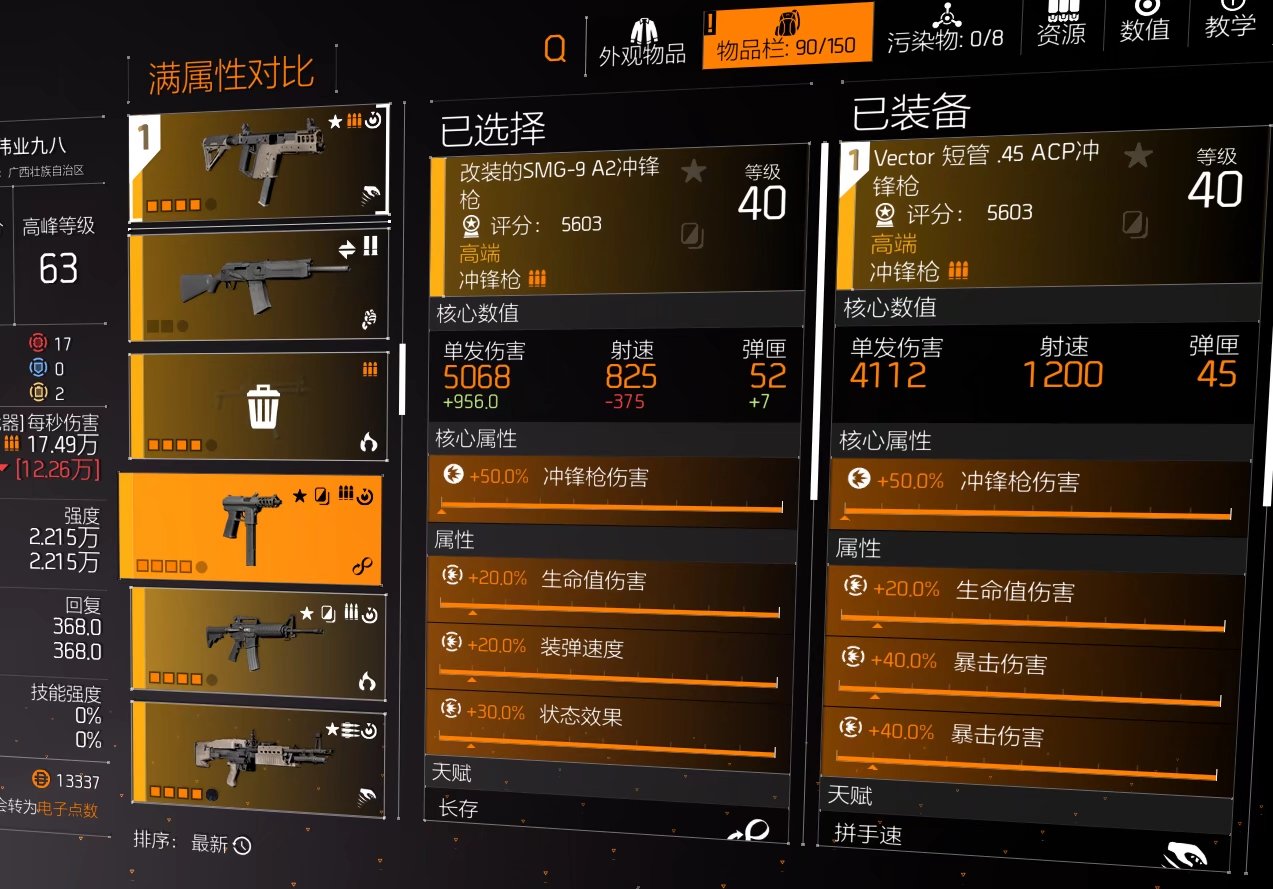This screenshot has width=1273, height=889.
Task: Select the light machine gun slot
Action: tap(258, 753)
